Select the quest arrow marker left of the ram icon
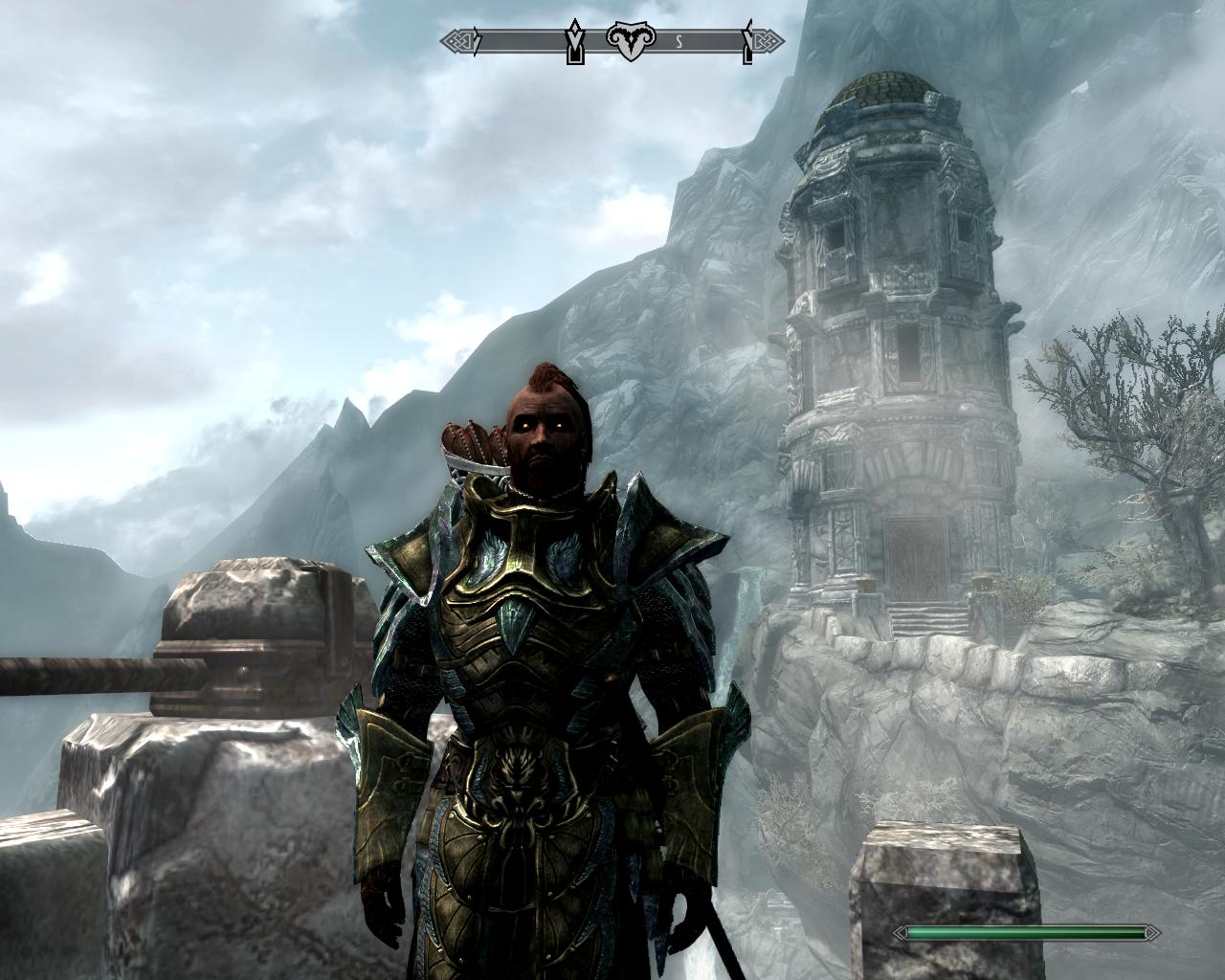The width and height of the screenshot is (1225, 980). 574,42
